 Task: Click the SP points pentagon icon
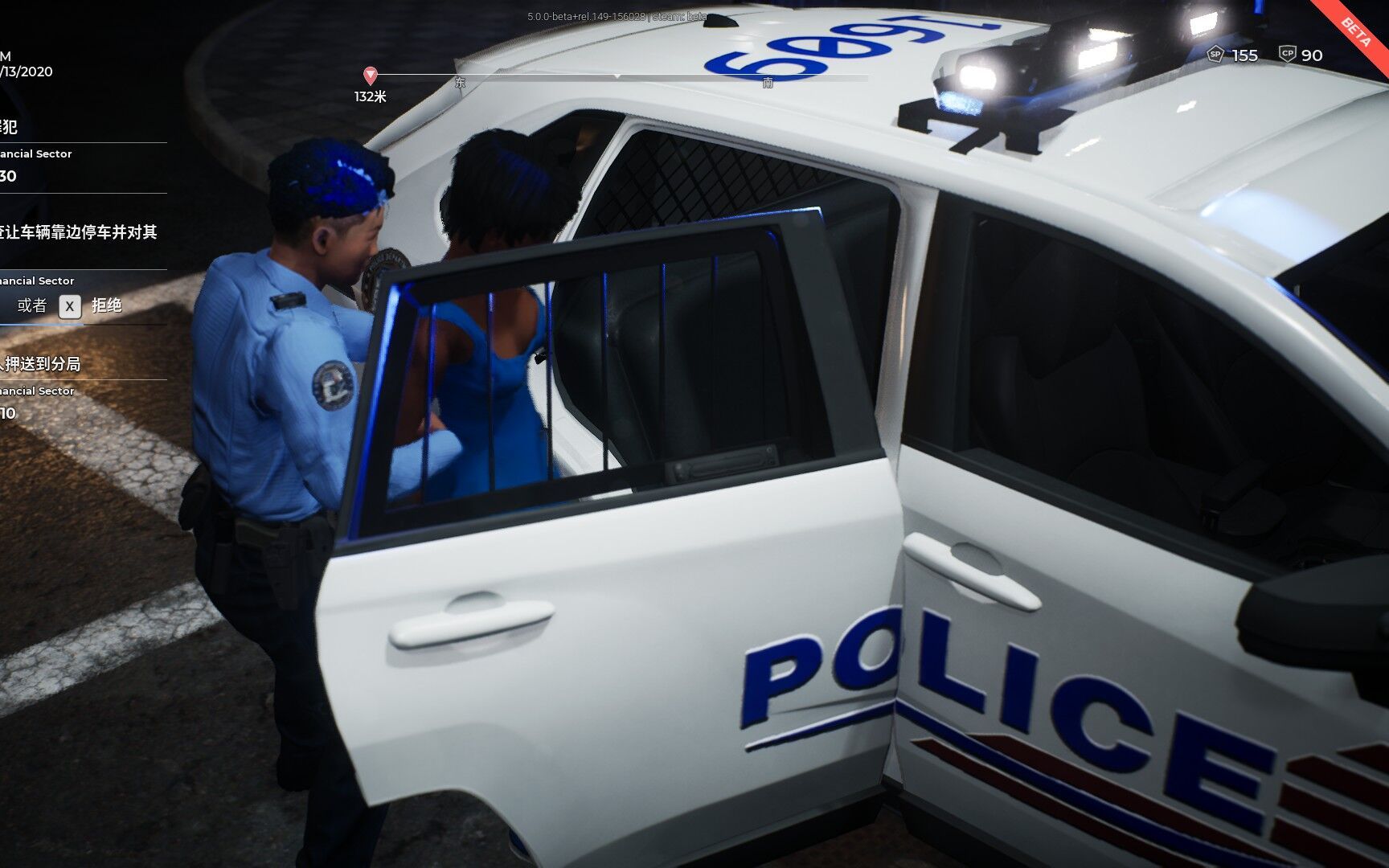(1215, 55)
